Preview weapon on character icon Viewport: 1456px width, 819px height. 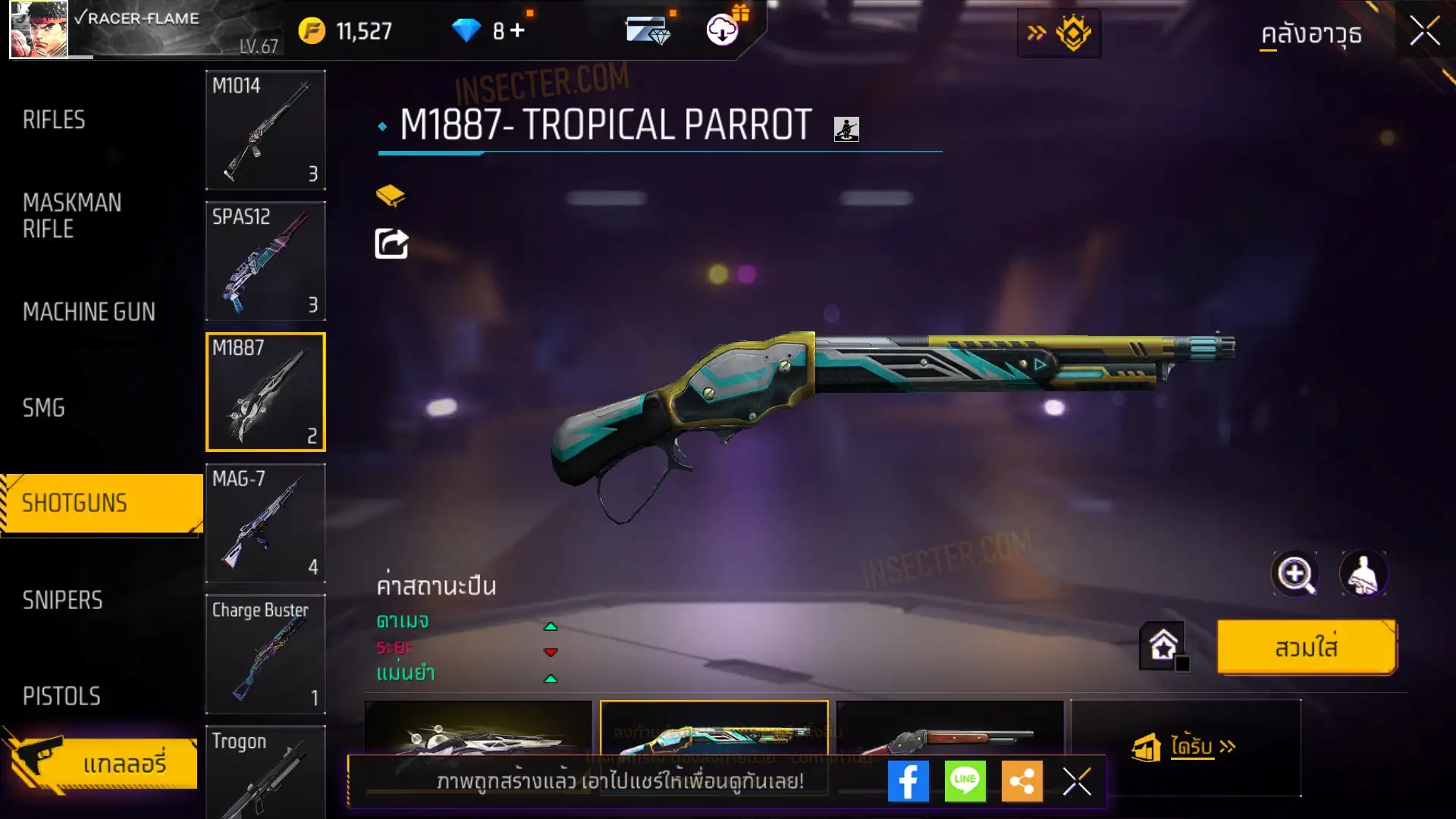coord(1363,574)
